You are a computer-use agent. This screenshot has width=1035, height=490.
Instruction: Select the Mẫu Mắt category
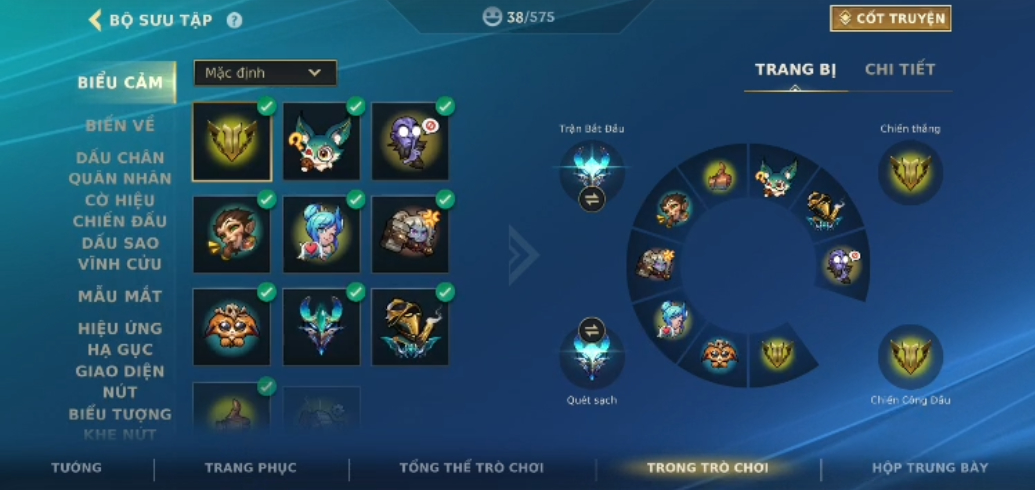click(x=120, y=296)
